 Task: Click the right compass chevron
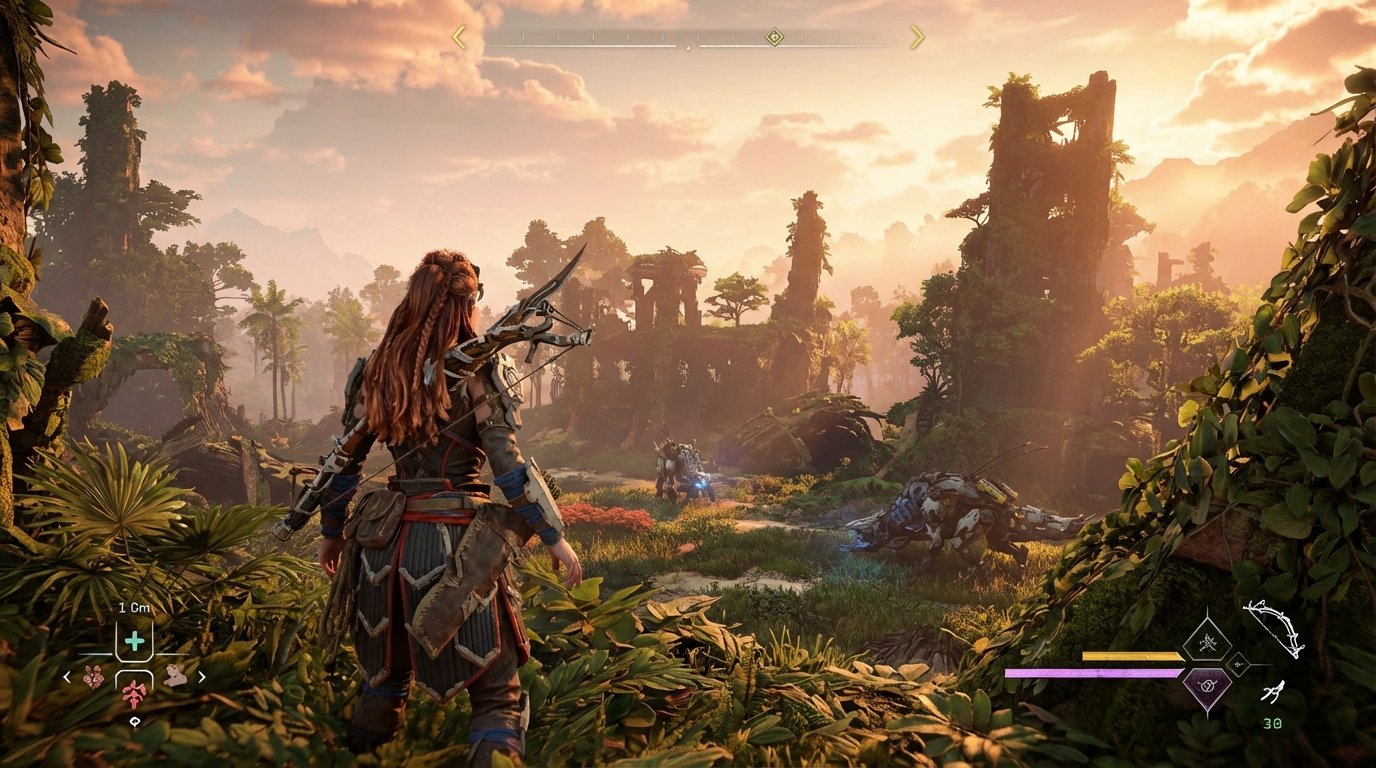(x=918, y=36)
